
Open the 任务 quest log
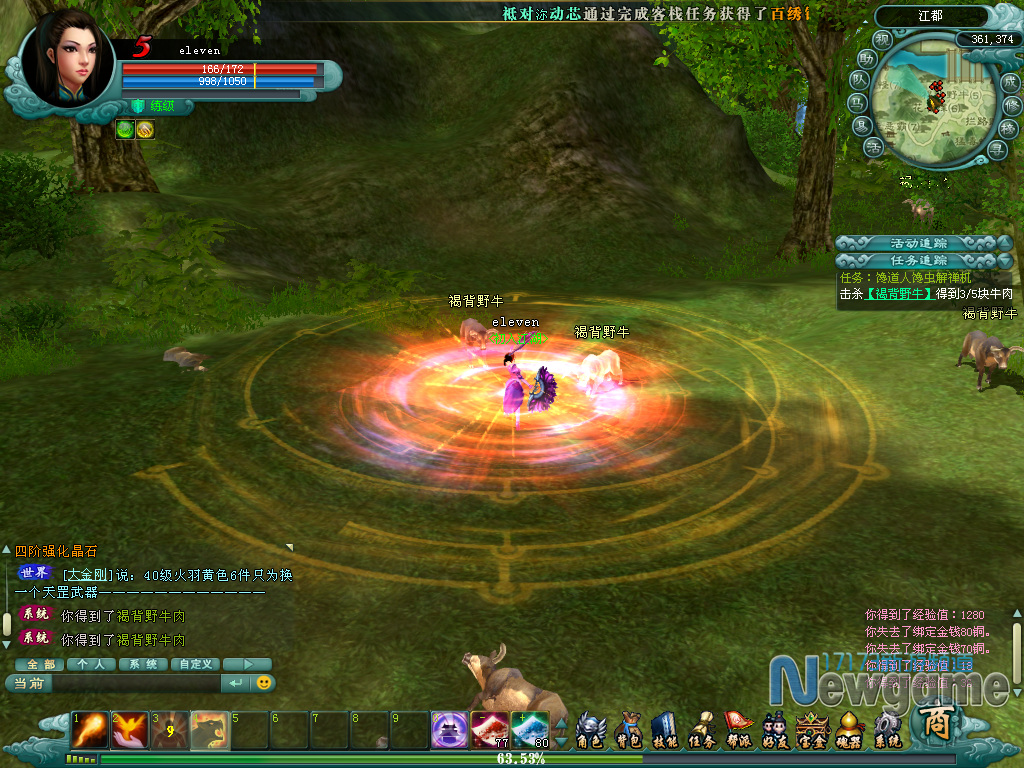point(702,731)
